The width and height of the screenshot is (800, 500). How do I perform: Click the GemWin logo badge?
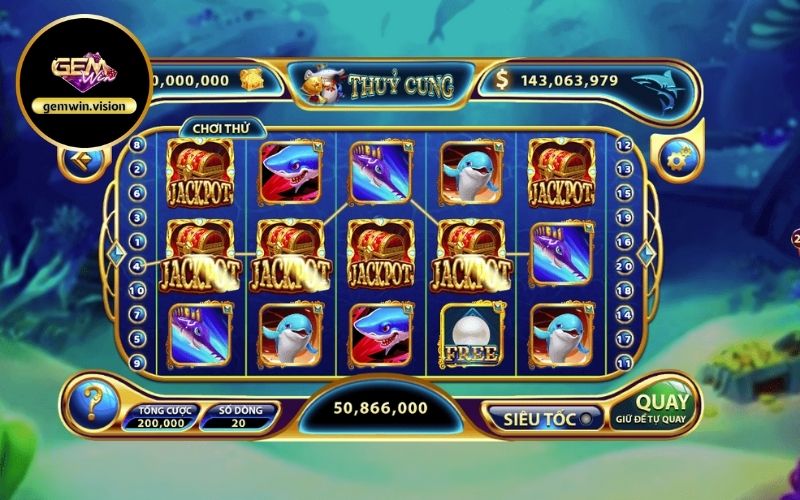point(82,76)
